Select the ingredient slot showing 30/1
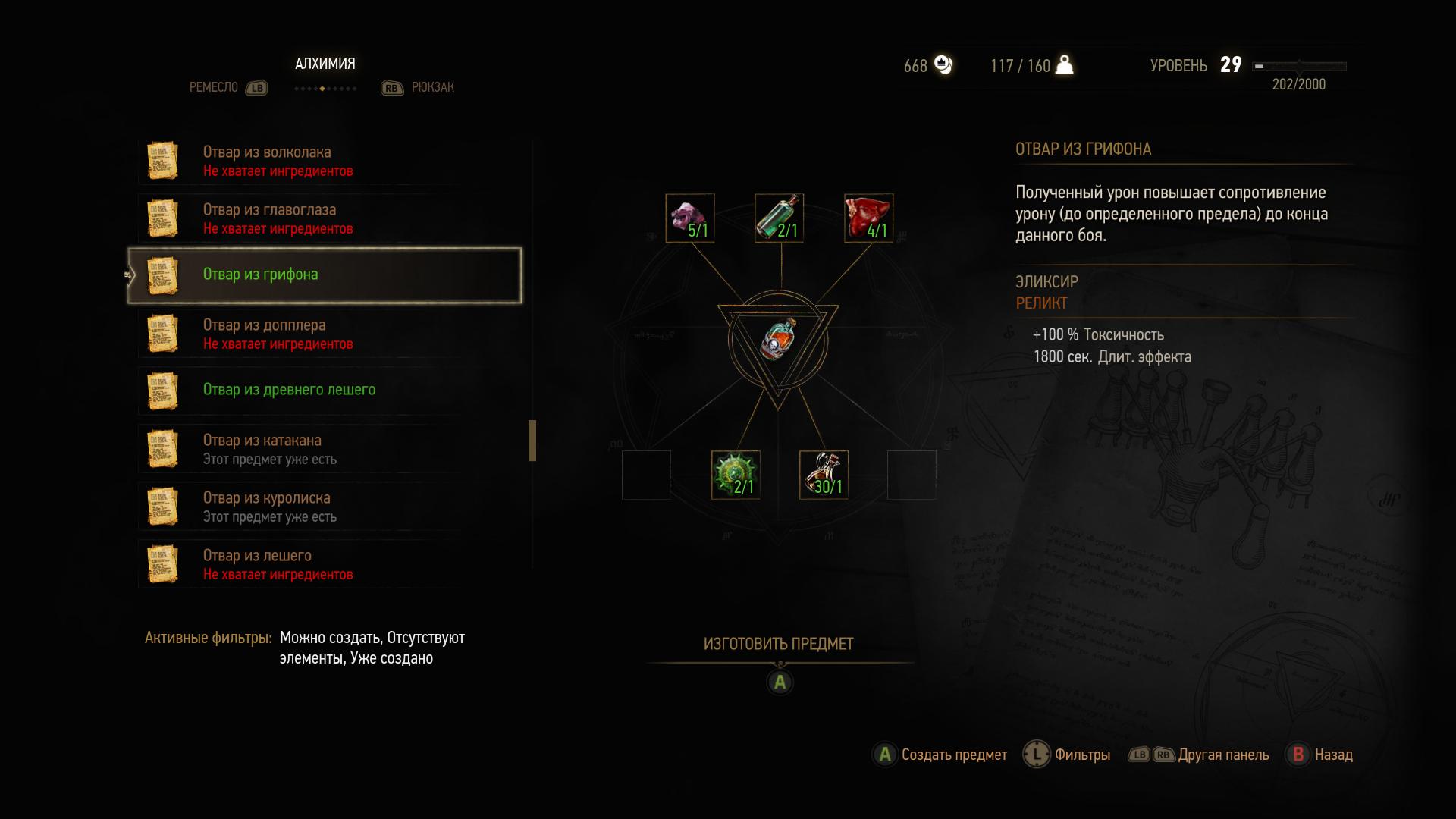The width and height of the screenshot is (1456, 819). (824, 475)
